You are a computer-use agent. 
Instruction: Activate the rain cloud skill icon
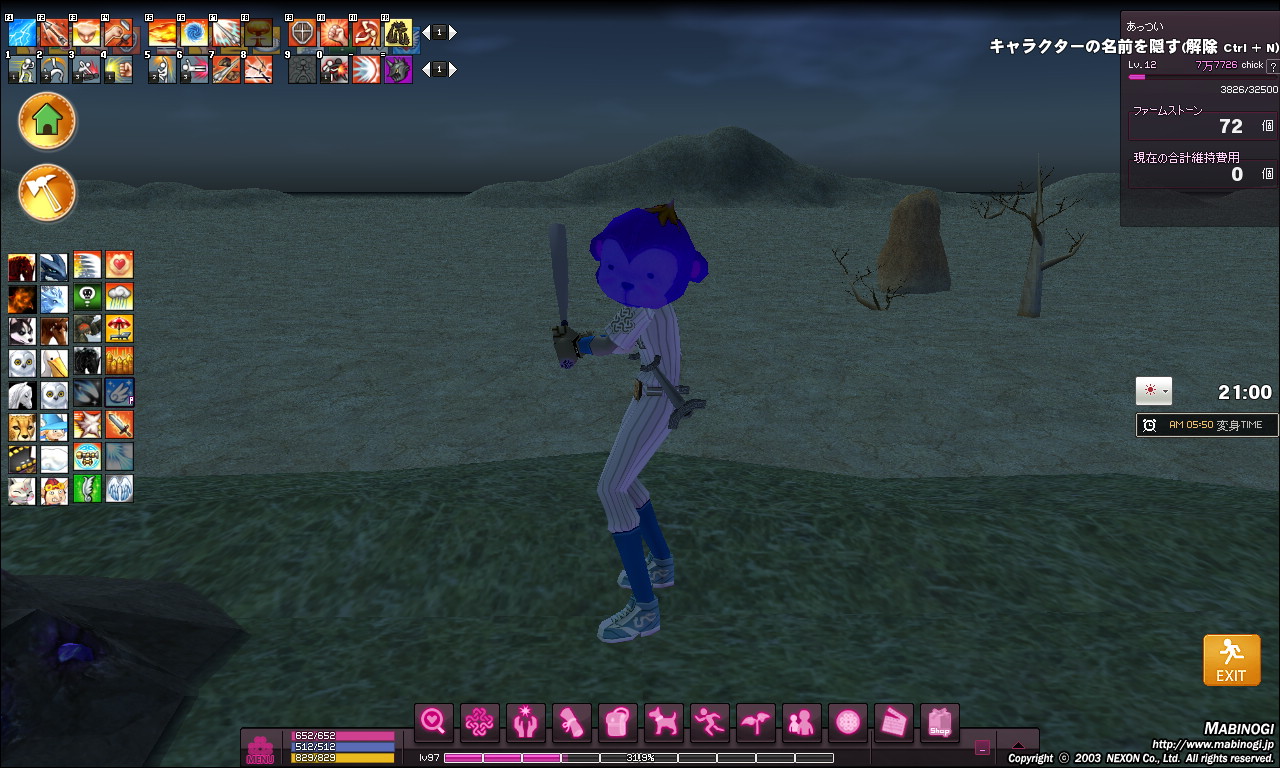click(x=119, y=298)
